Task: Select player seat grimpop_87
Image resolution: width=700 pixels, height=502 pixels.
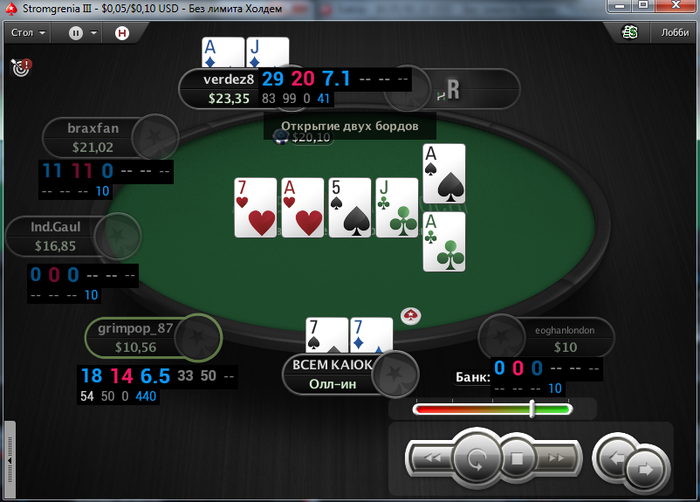Action: (136, 337)
